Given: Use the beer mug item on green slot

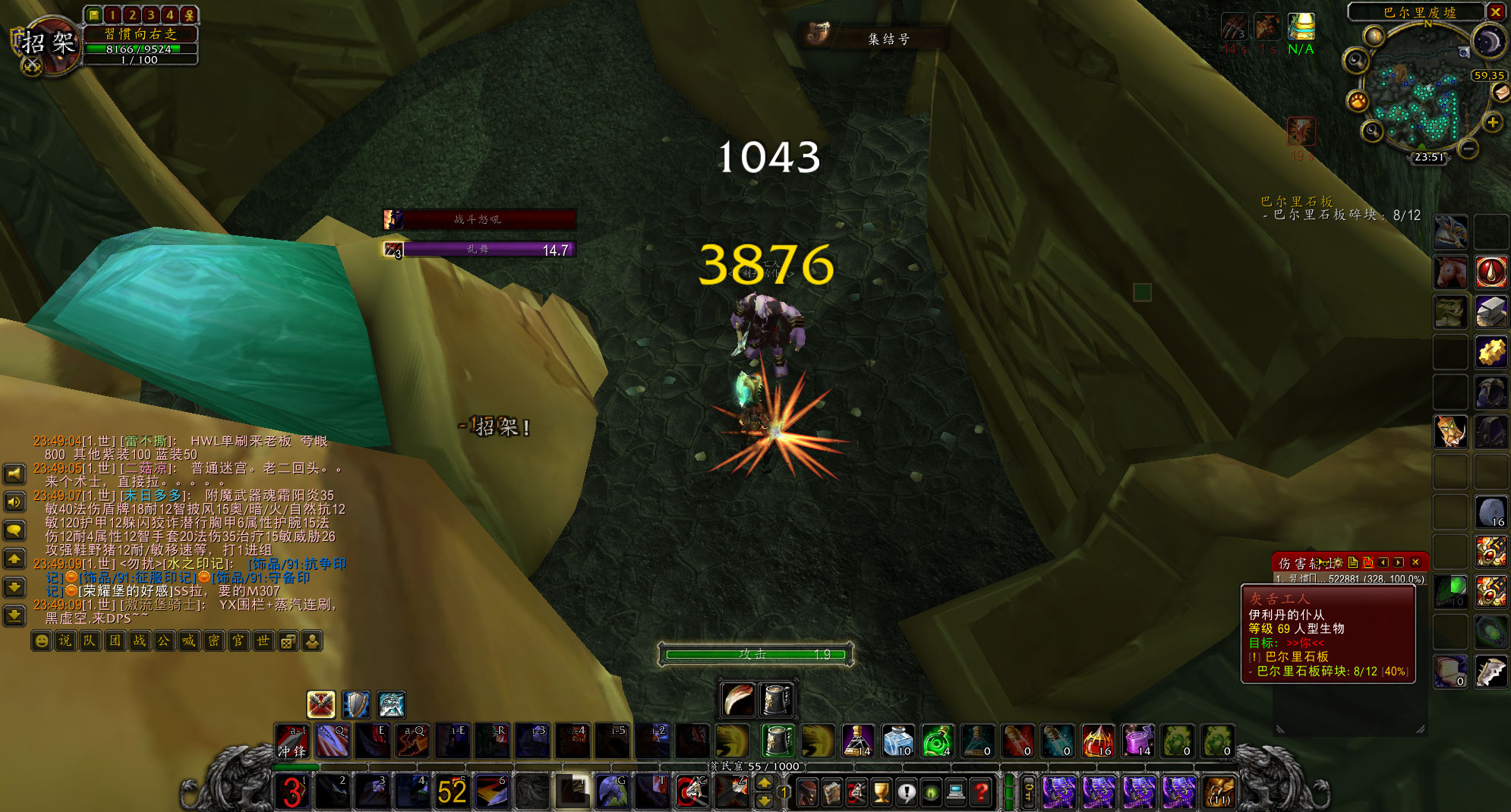Looking at the screenshot, I should click(x=777, y=741).
